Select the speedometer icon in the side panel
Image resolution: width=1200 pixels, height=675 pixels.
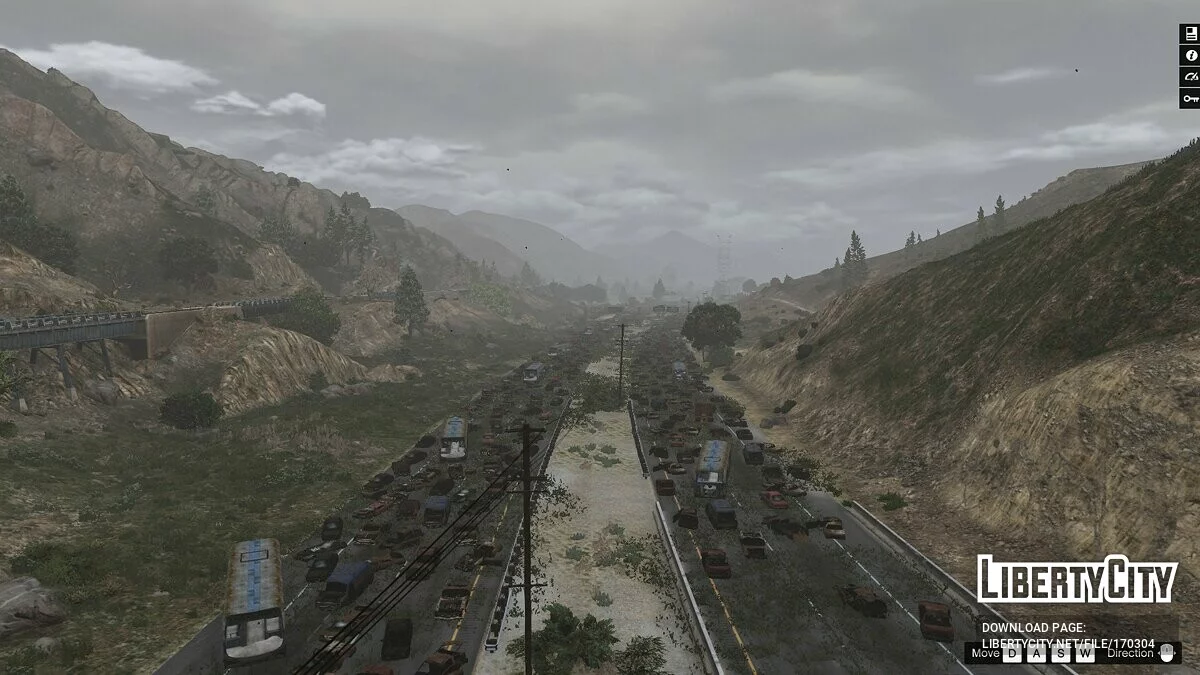(x=1189, y=76)
